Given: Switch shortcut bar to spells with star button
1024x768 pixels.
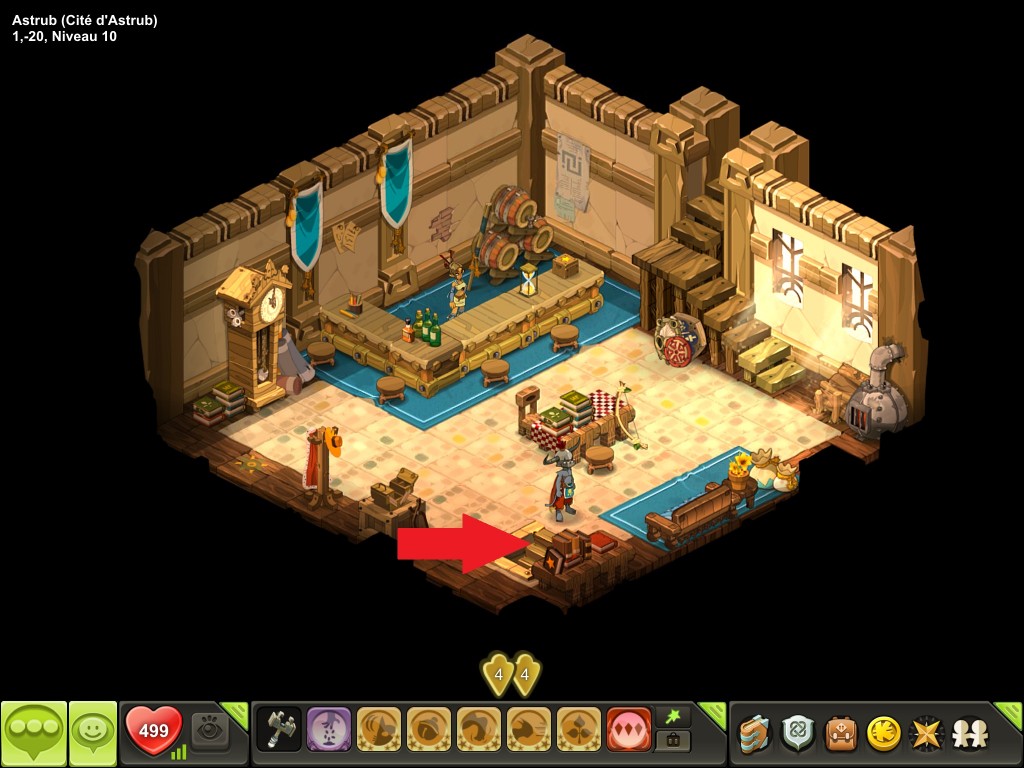Looking at the screenshot, I should click(673, 718).
